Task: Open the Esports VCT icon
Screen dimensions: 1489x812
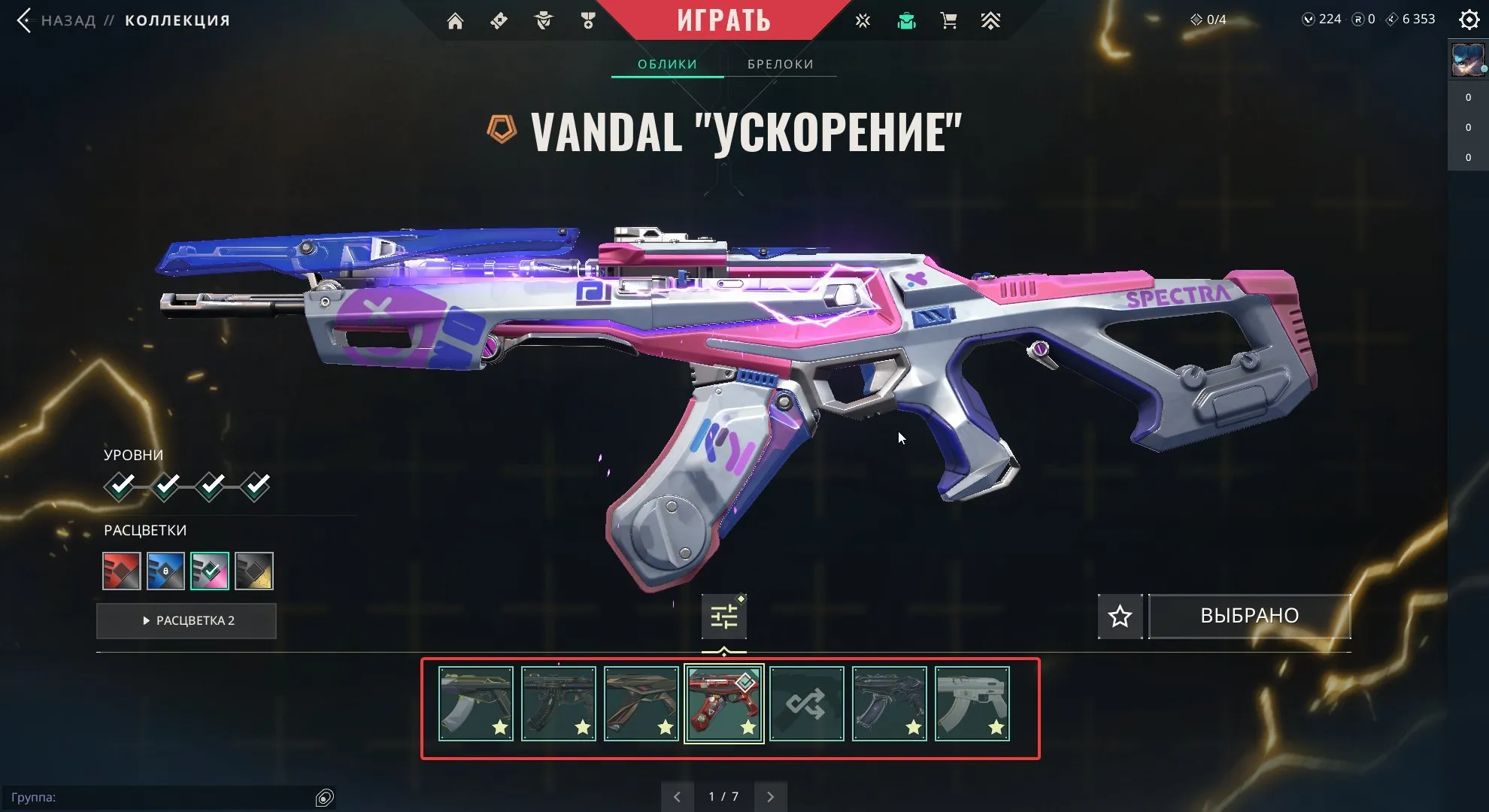Action: (862, 20)
